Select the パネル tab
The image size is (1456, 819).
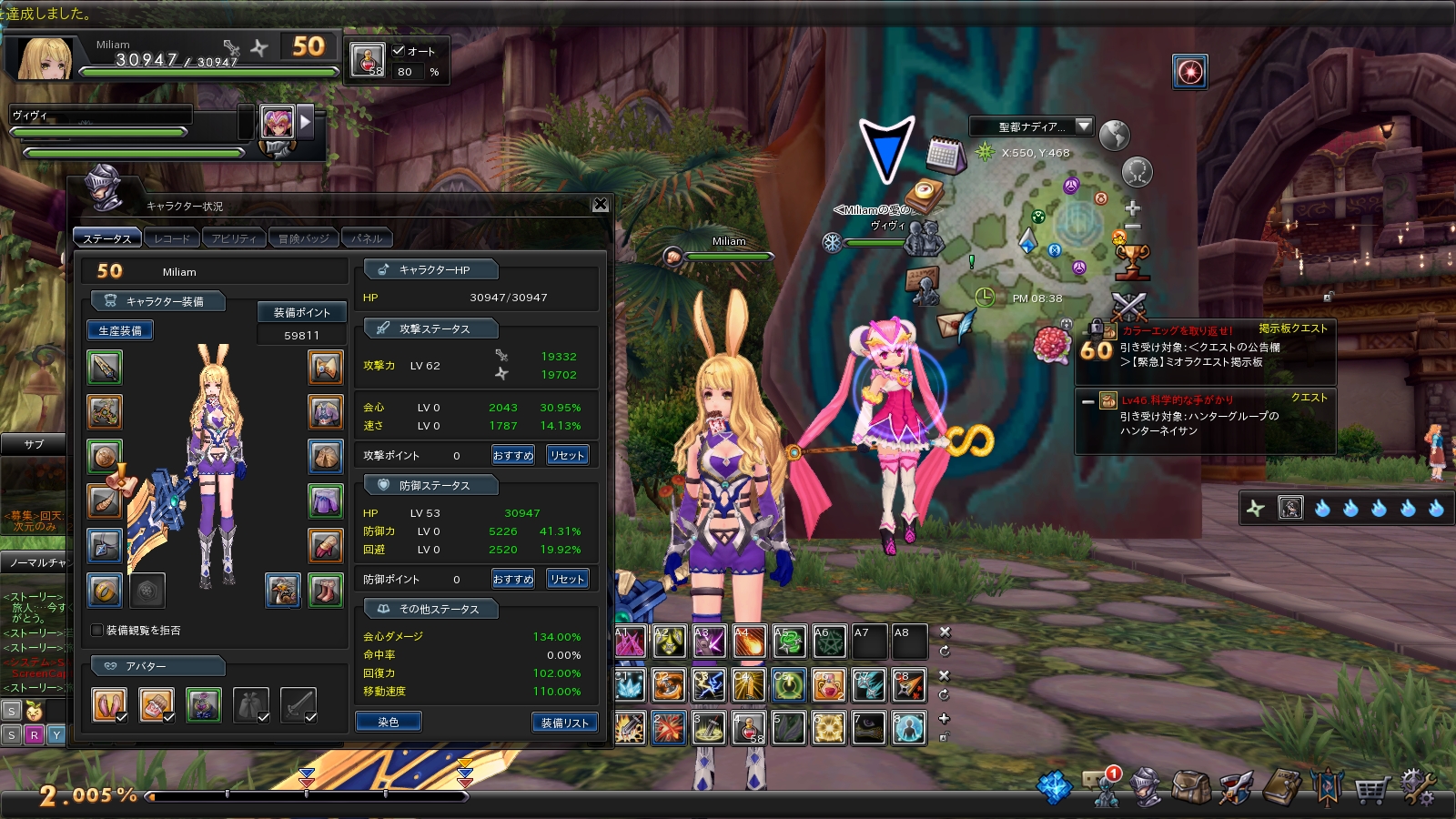point(367,238)
